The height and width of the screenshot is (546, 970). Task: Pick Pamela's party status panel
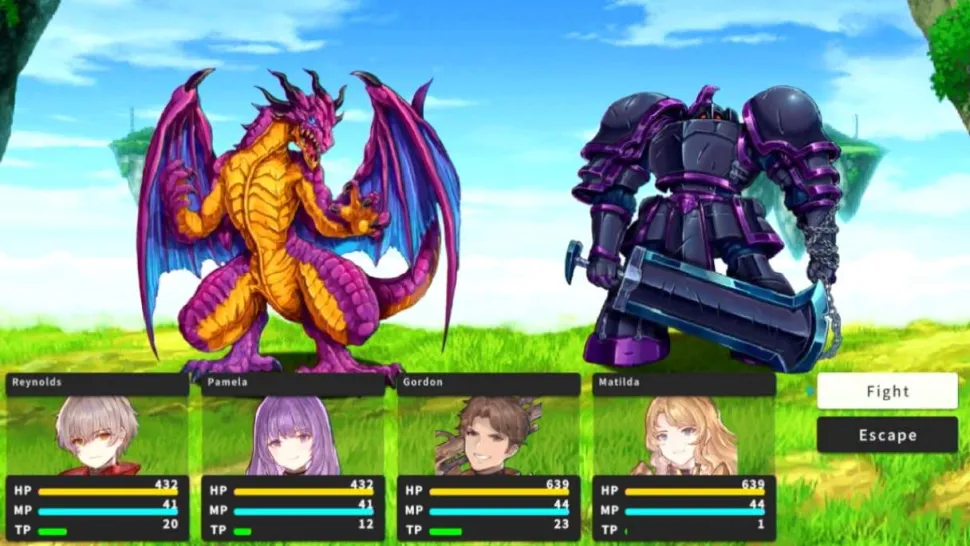(292, 457)
